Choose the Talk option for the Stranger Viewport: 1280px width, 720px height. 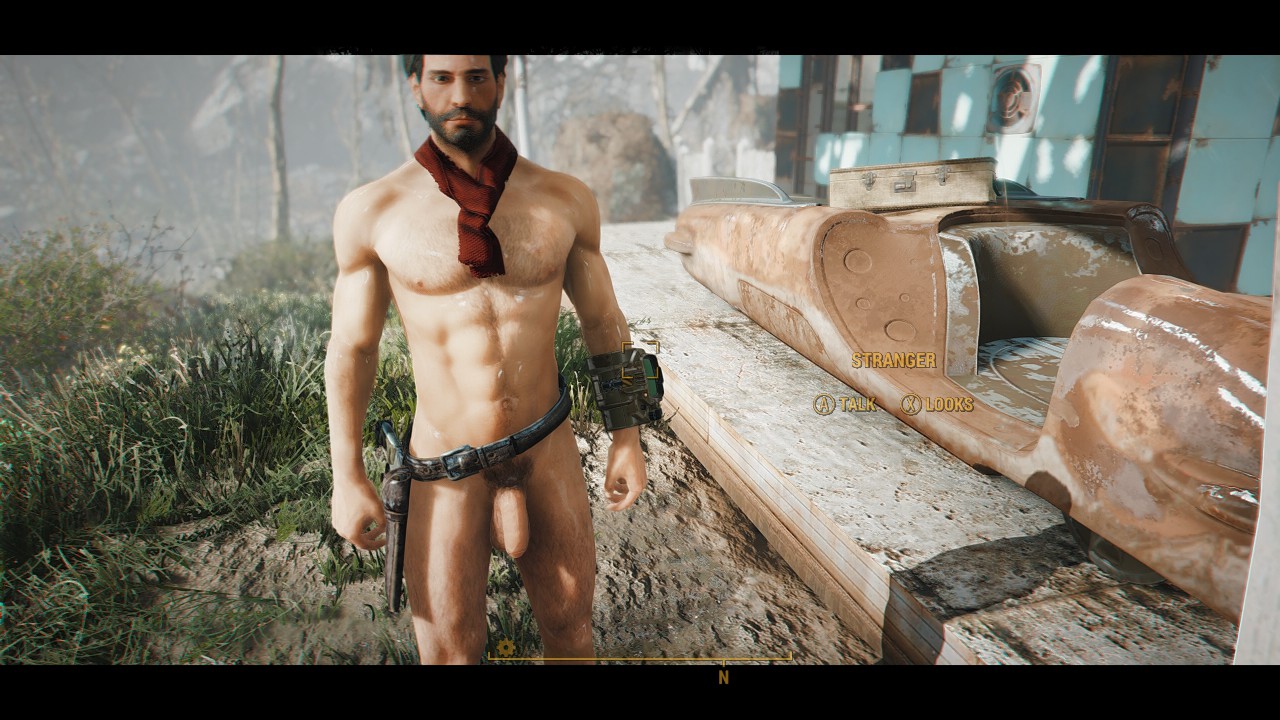845,404
